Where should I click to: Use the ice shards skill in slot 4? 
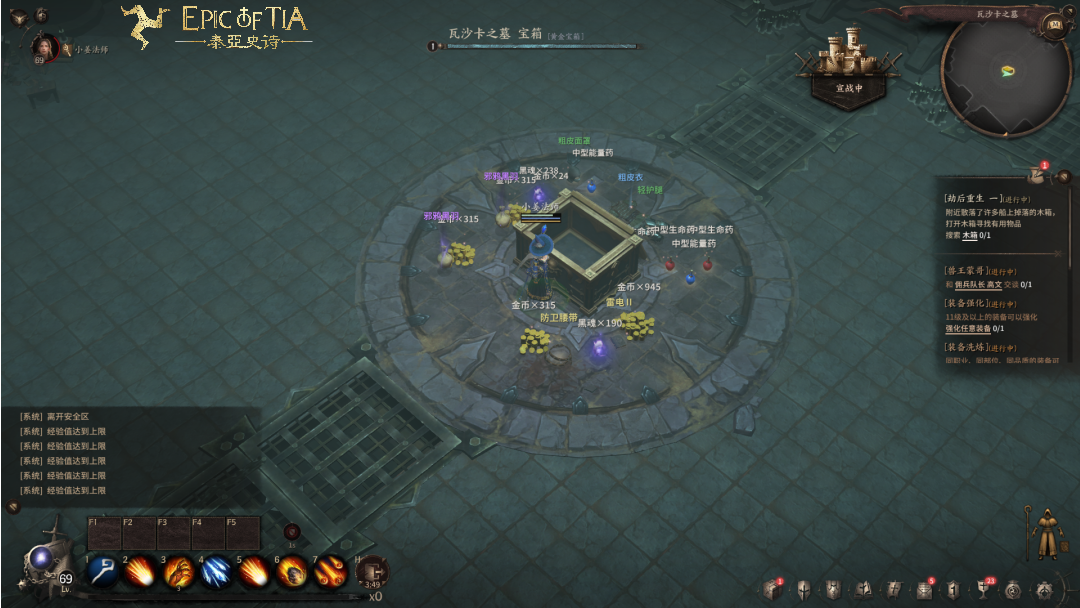tap(216, 571)
